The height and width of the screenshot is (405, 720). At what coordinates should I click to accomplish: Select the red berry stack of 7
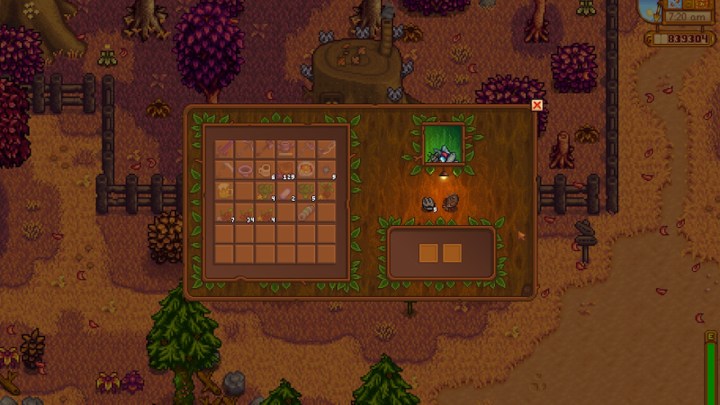pyautogui.click(x=224, y=211)
